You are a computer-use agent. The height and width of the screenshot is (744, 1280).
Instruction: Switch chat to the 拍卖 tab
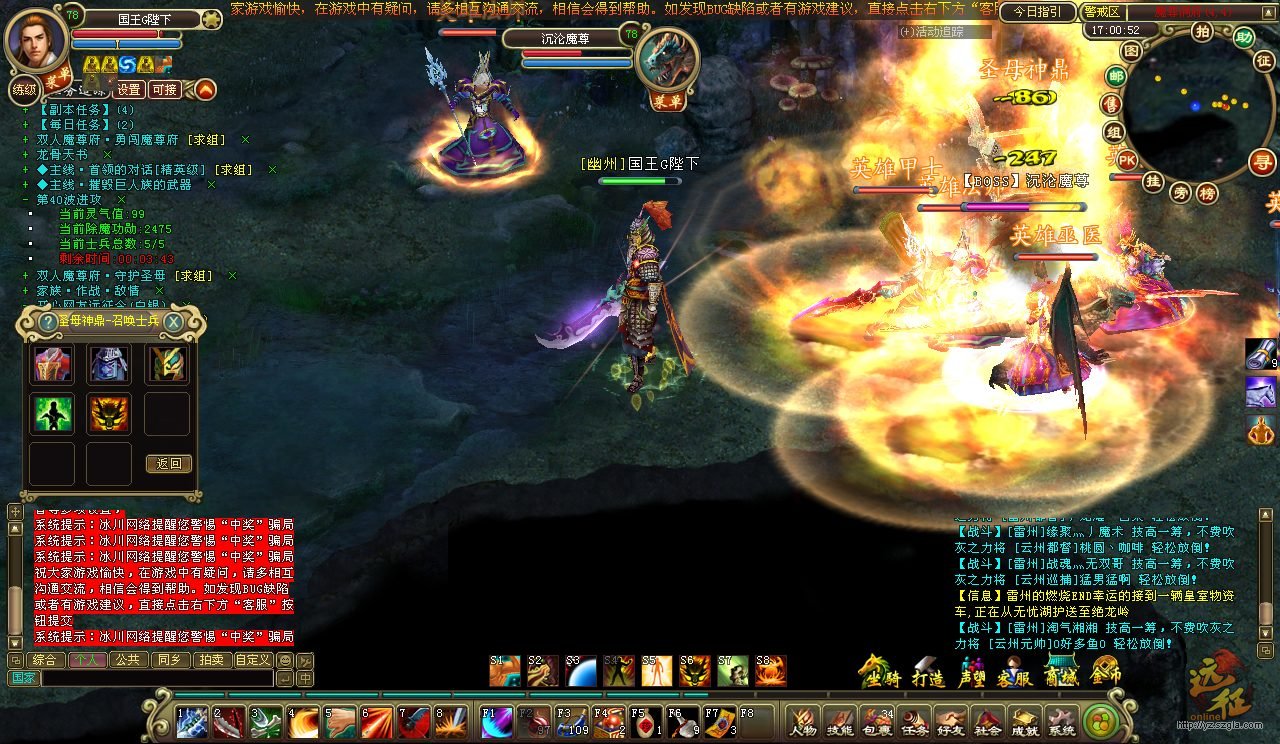210,660
